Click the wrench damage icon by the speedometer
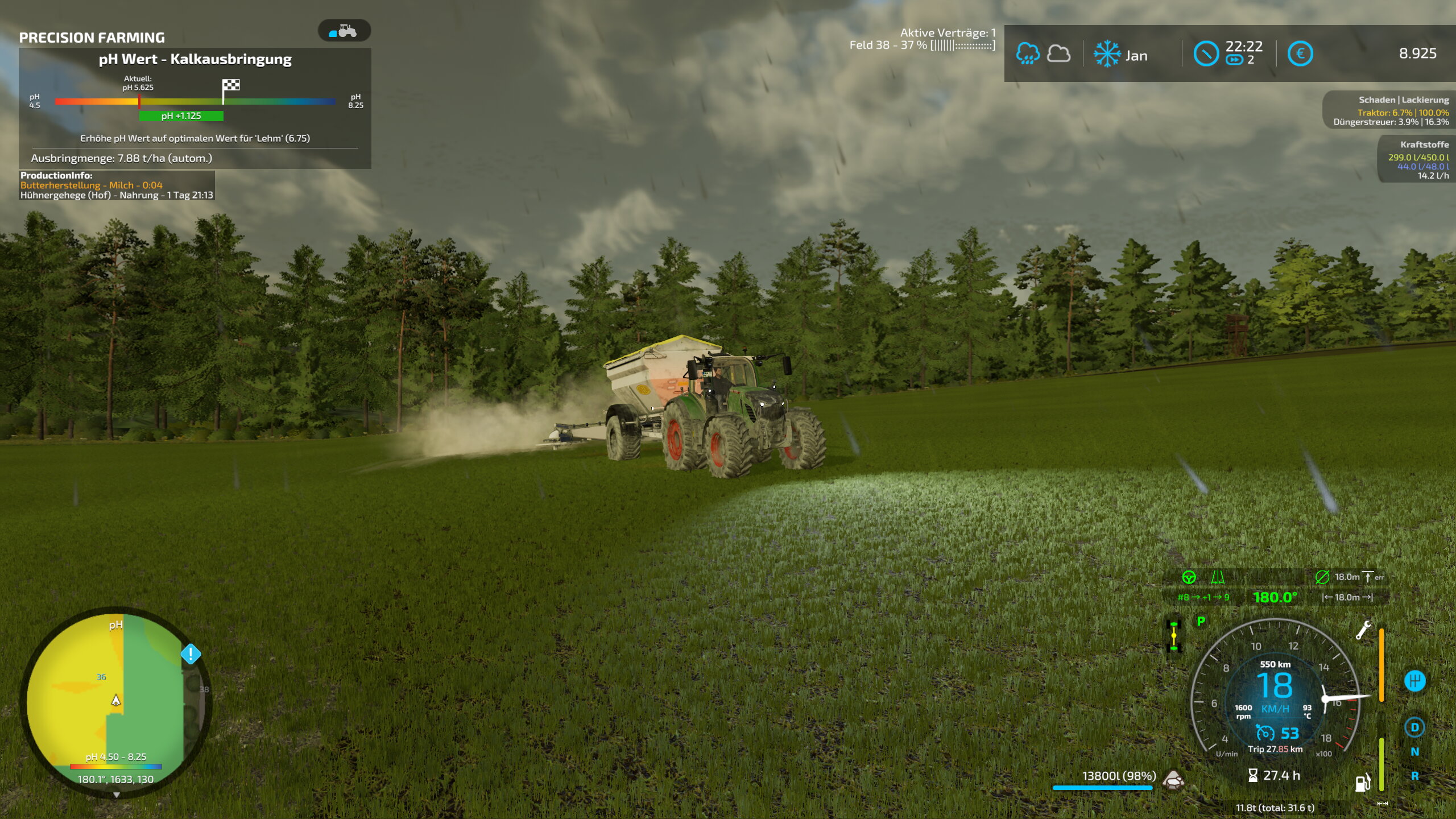The height and width of the screenshot is (819, 1456). pos(1363,630)
